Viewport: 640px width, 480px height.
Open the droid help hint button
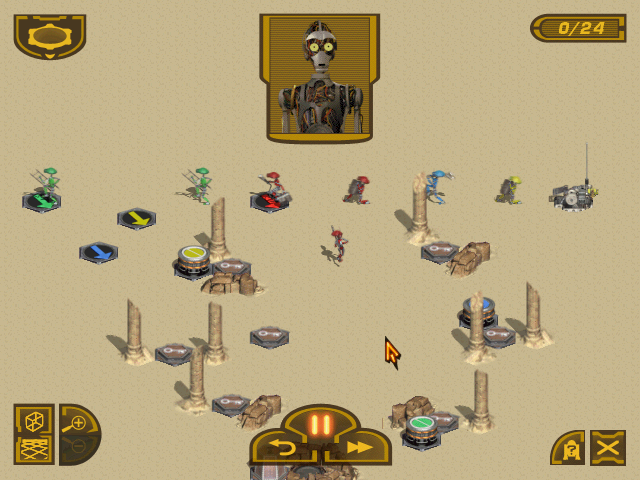click(x=567, y=448)
